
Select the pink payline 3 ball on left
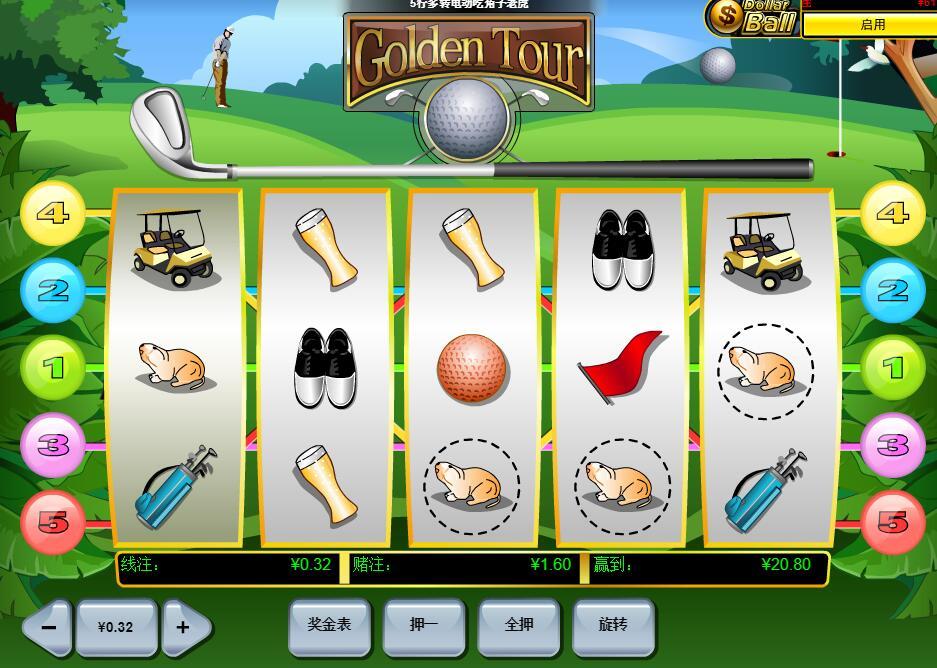(52, 444)
